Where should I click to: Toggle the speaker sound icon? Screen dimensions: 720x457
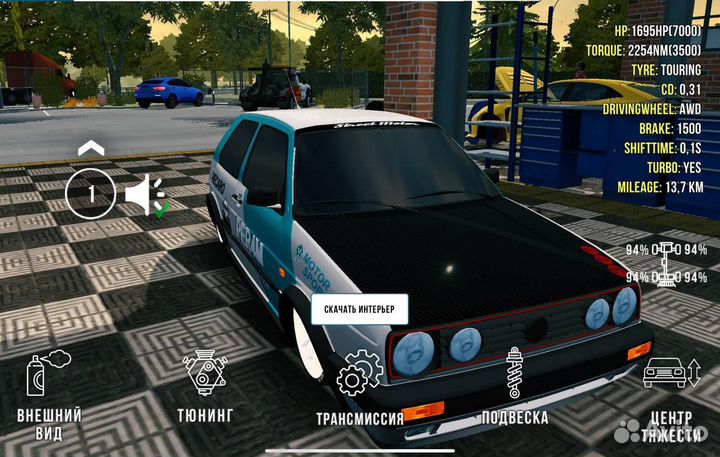tap(144, 194)
